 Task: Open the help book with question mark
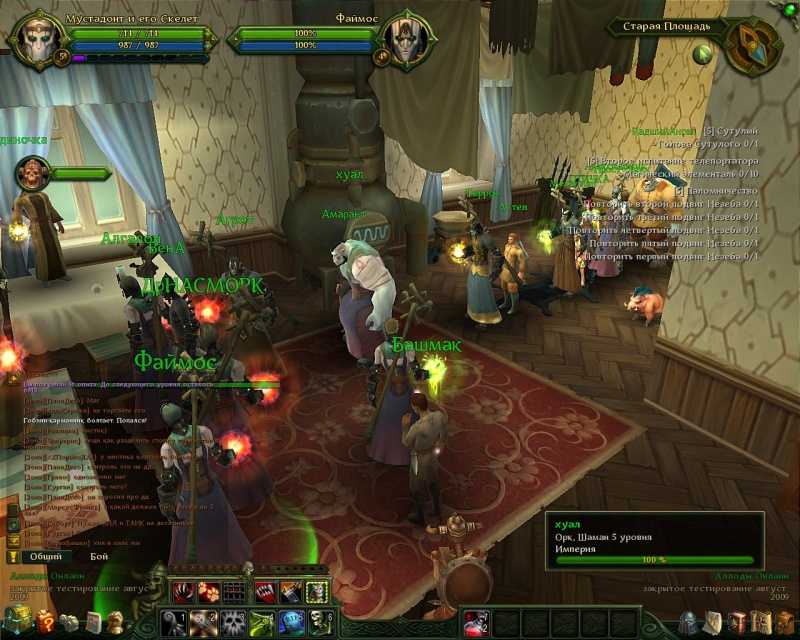[x=46, y=622]
